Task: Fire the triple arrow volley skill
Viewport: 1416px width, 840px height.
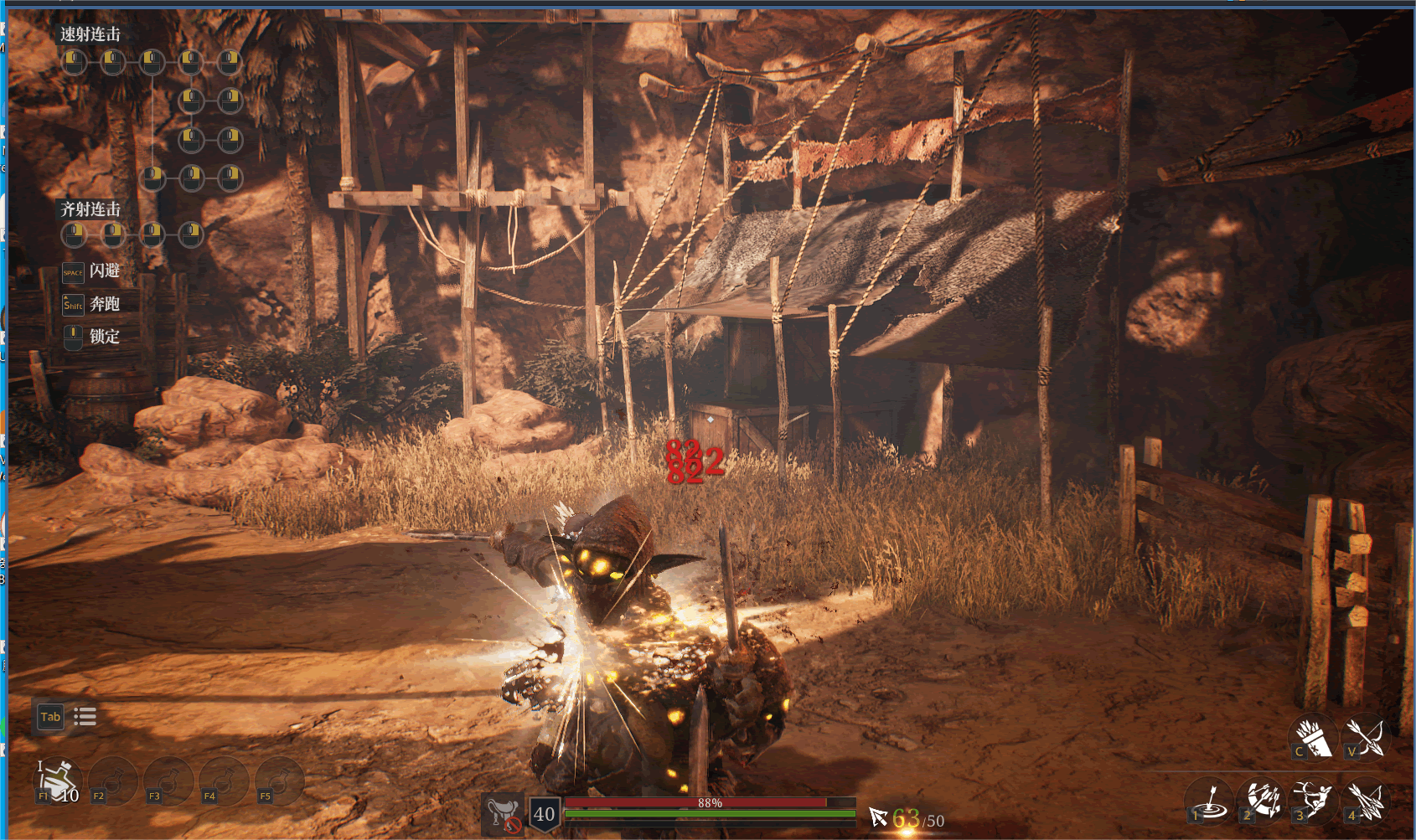Action: pyautogui.click(x=1366, y=801)
